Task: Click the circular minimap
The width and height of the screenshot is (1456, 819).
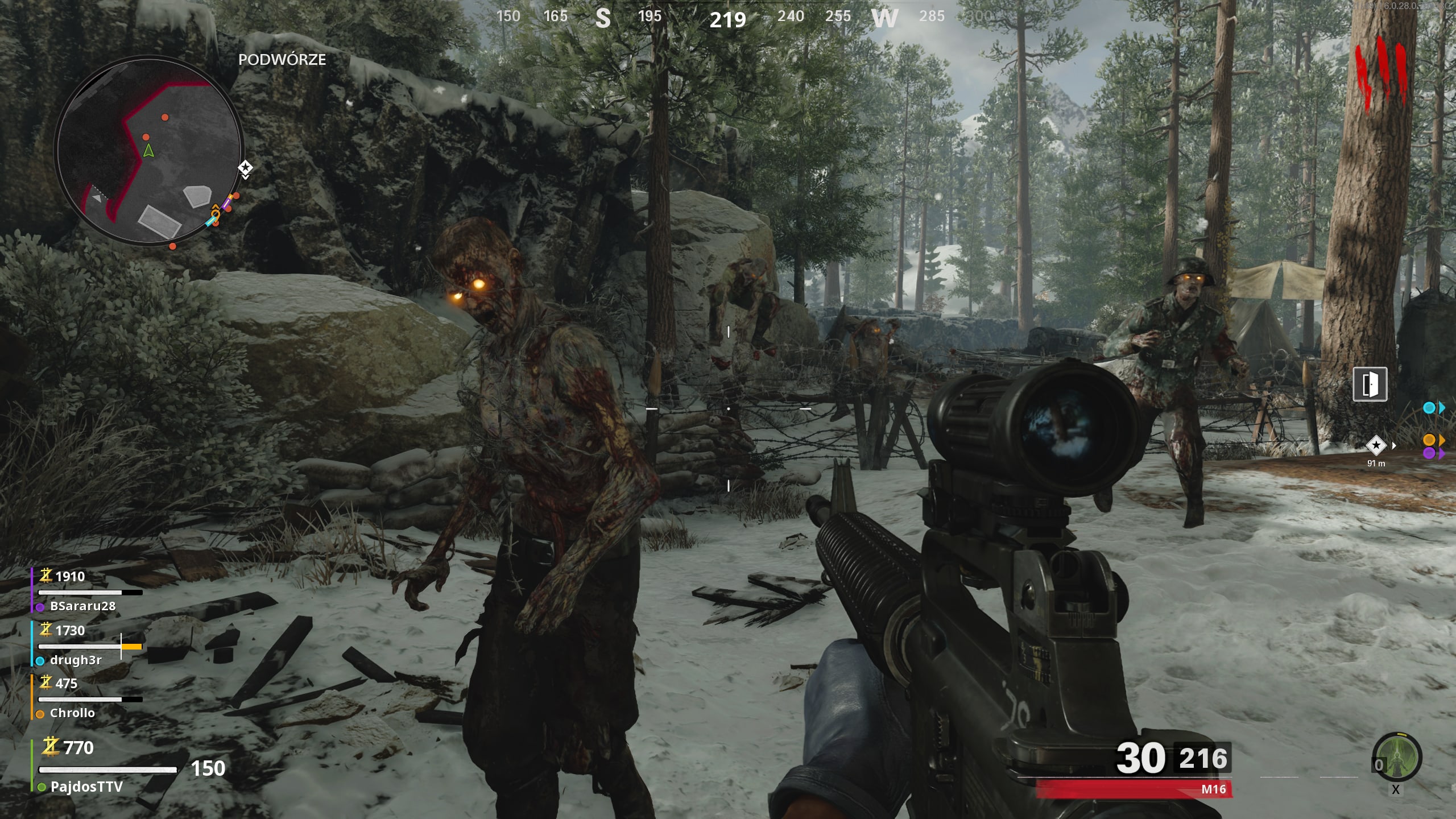Action: (149, 152)
